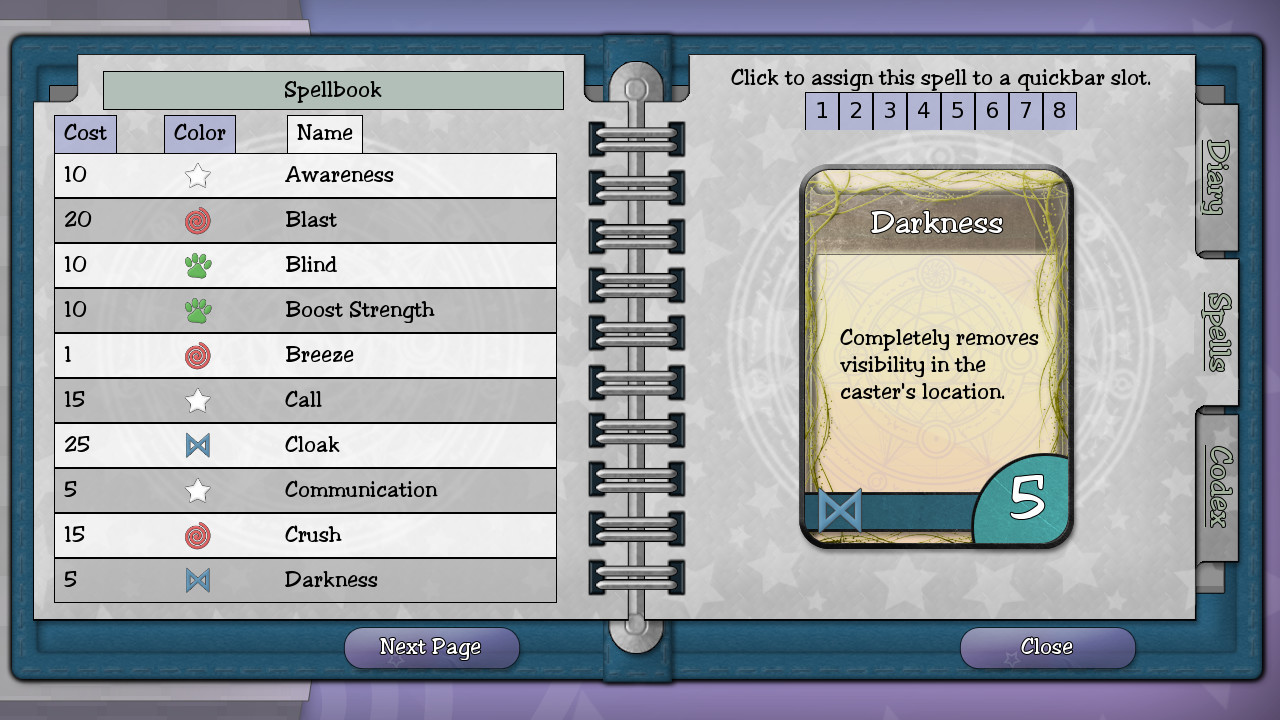1280x720 pixels.
Task: Go to the next page of spells
Action: (x=431, y=647)
